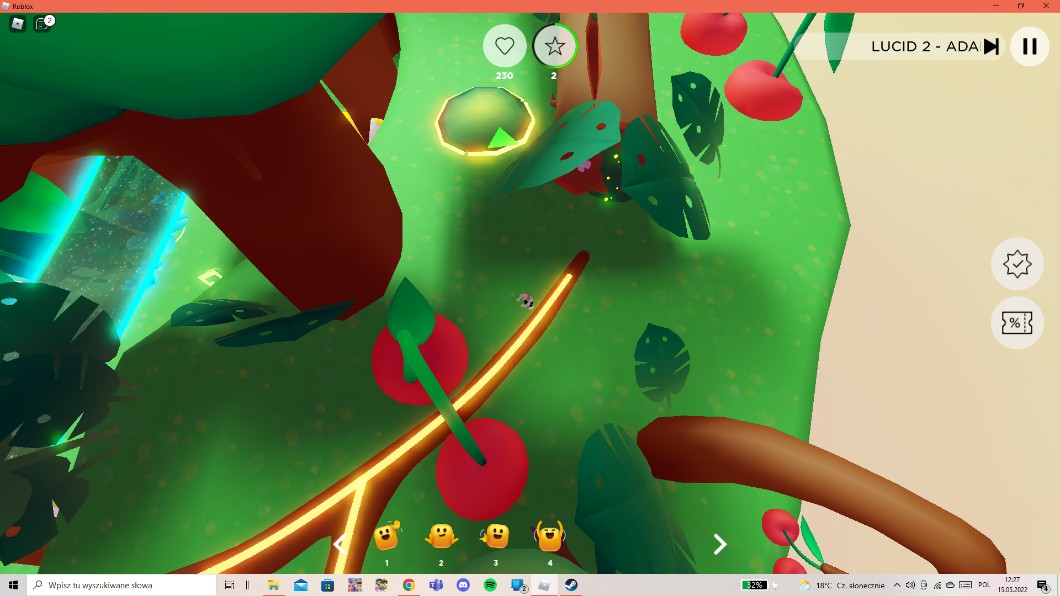Close the Roblox window
Image resolution: width=1060 pixels, height=596 pixels.
pyautogui.click(x=1045, y=6)
